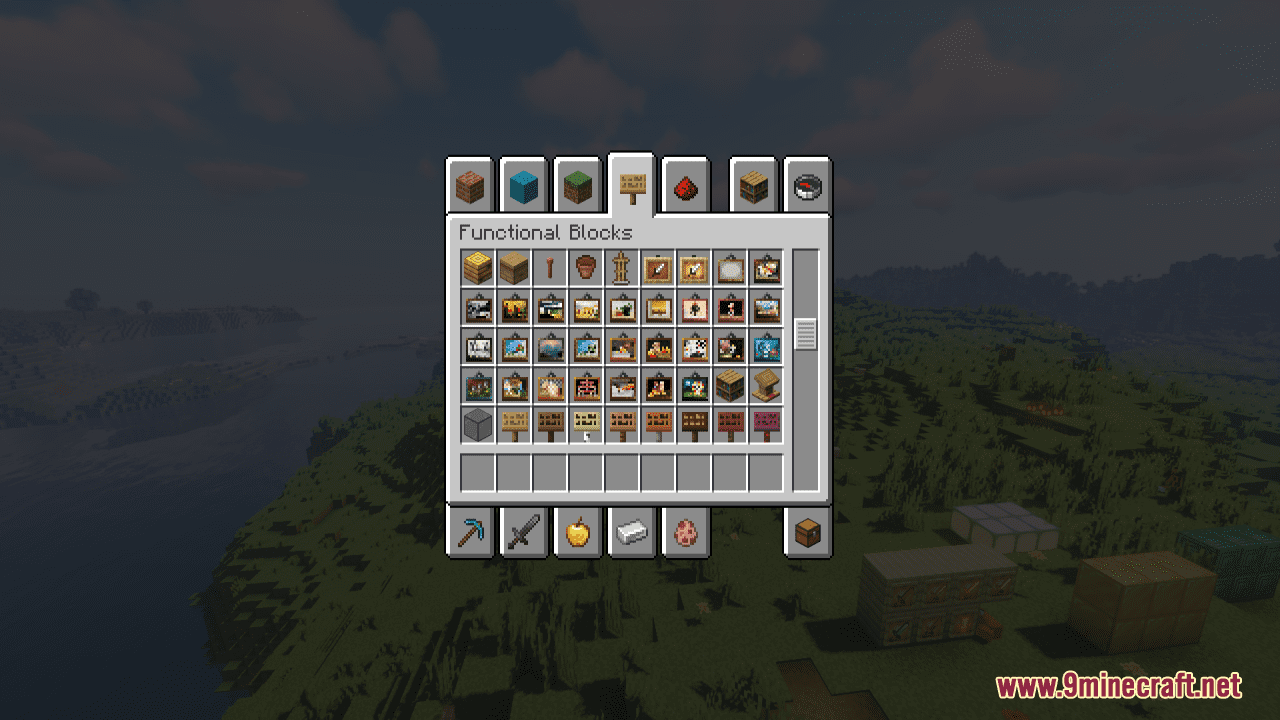Switch to the Combat tab with the sword
Screen dimensions: 1280x720
pos(524,533)
